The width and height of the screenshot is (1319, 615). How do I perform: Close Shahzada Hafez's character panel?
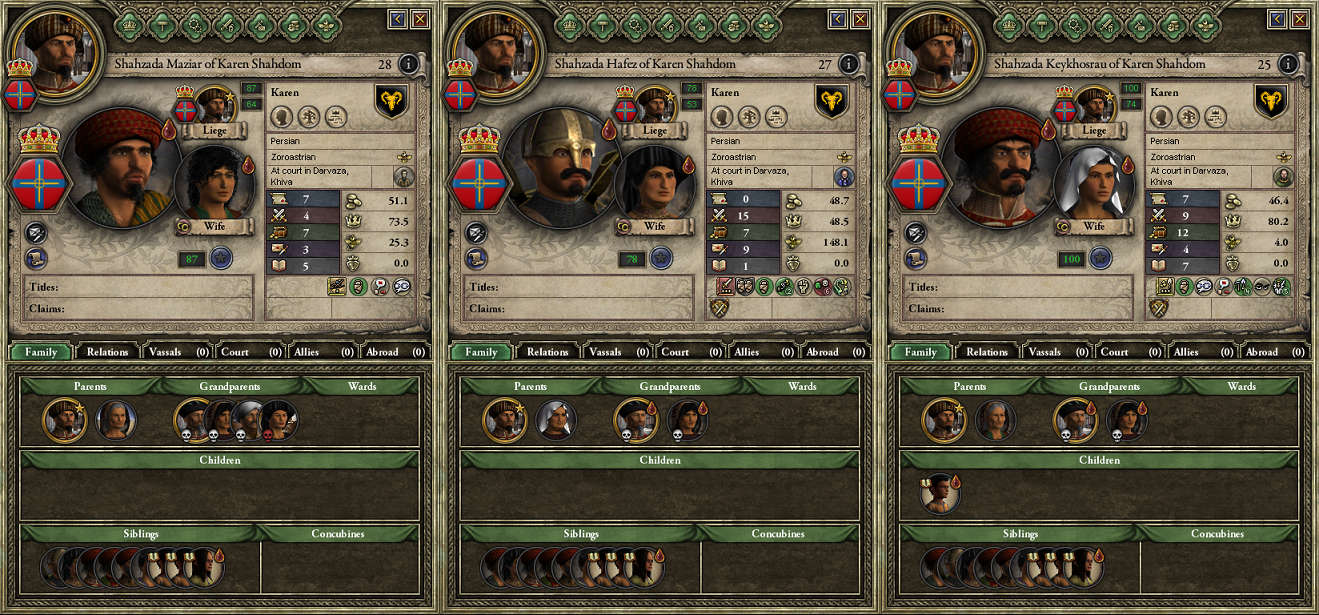(x=860, y=18)
